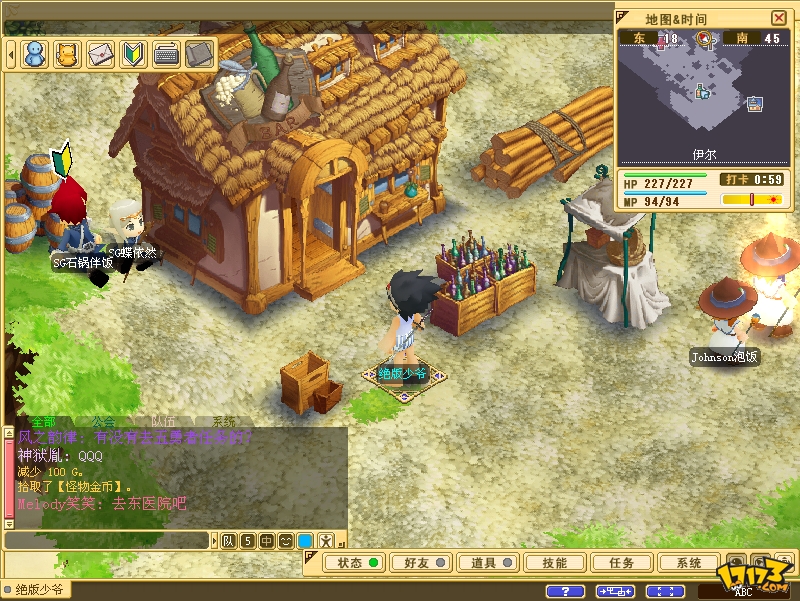
Task: Click the keyboard icon in toolbar
Action: 167,54
